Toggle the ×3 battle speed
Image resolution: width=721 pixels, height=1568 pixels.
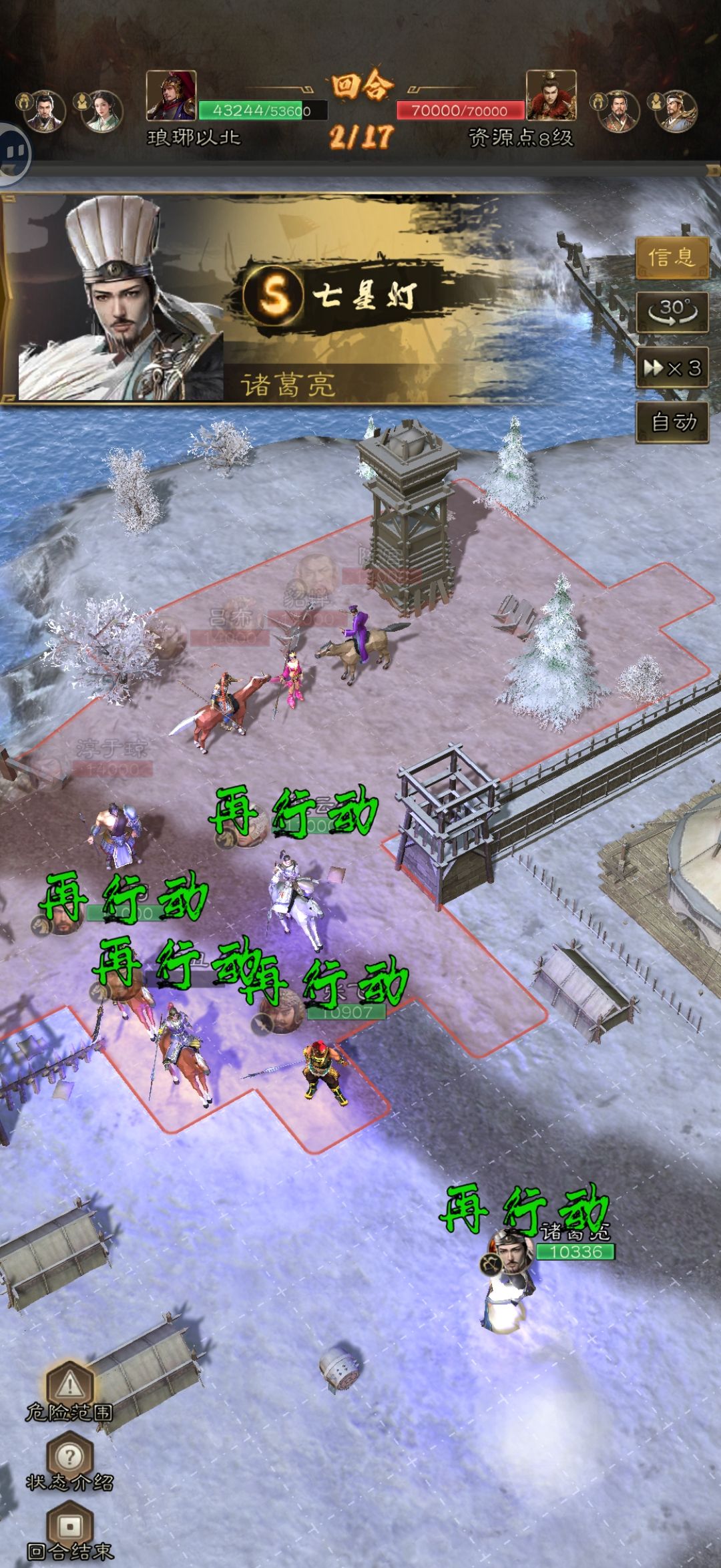tap(671, 367)
